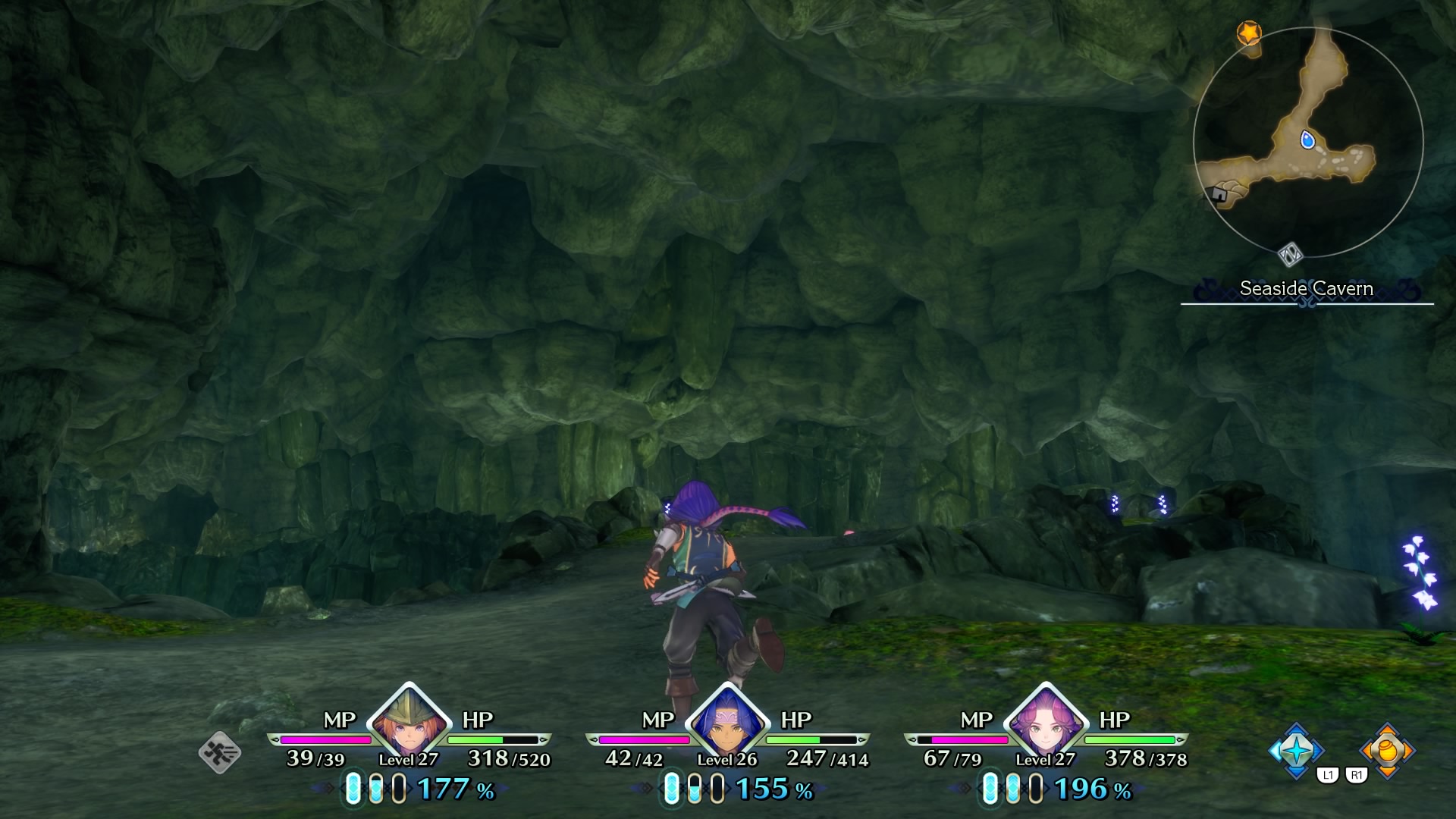This screenshot has height=819, width=1456.
Task: Click the gray diamond icon beside the party bars
Action: 220,752
